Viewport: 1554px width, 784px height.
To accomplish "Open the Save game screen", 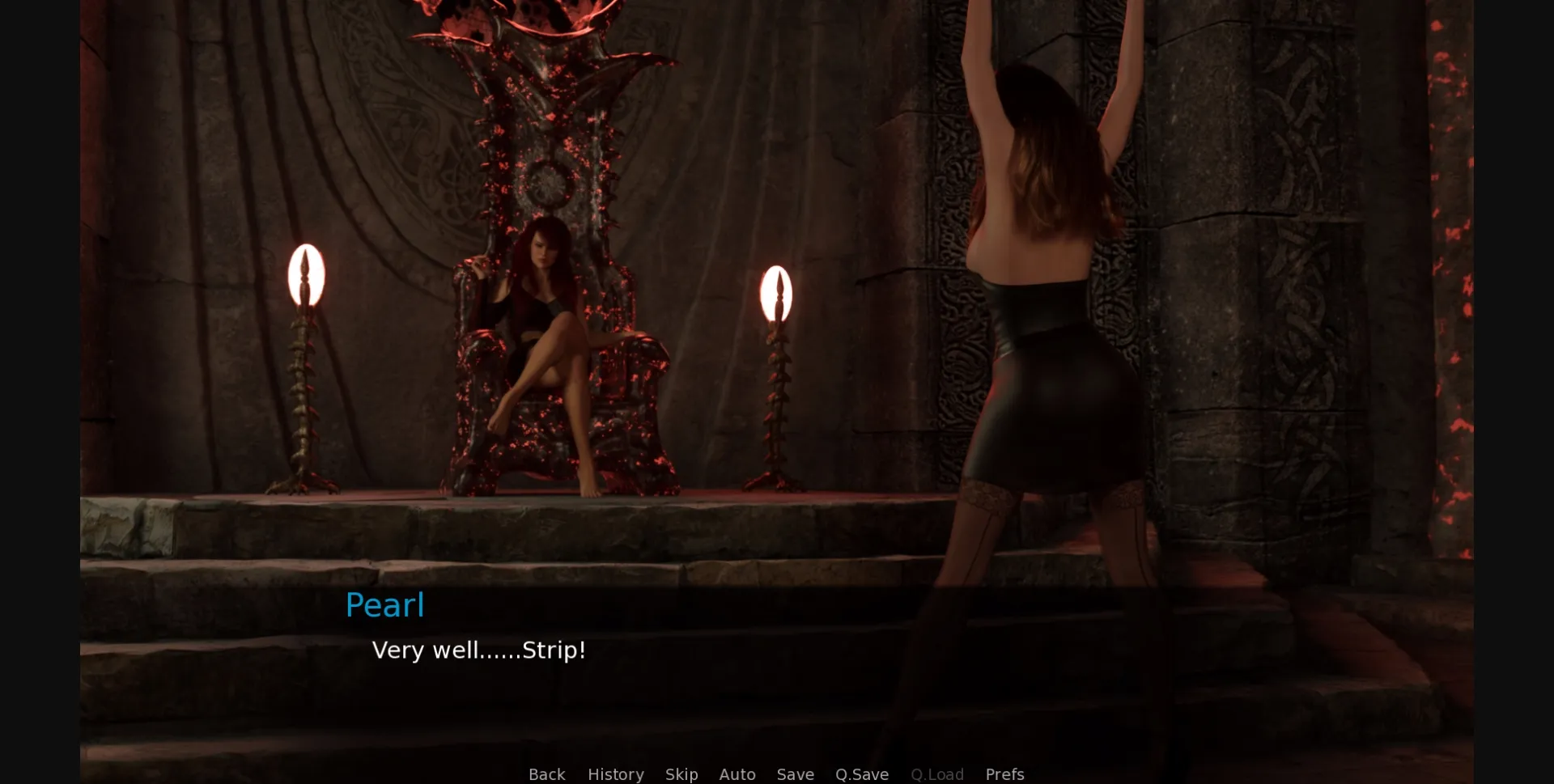I will click(795, 774).
